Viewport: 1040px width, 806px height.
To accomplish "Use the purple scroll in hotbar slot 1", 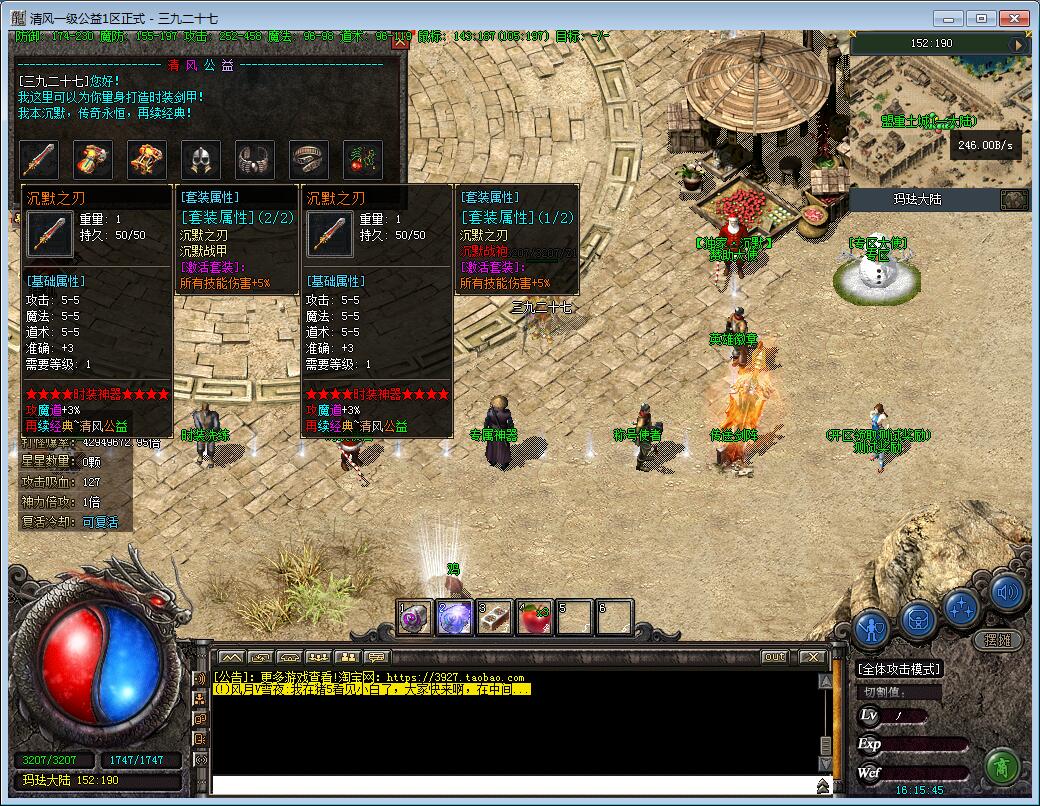I will pyautogui.click(x=415, y=618).
